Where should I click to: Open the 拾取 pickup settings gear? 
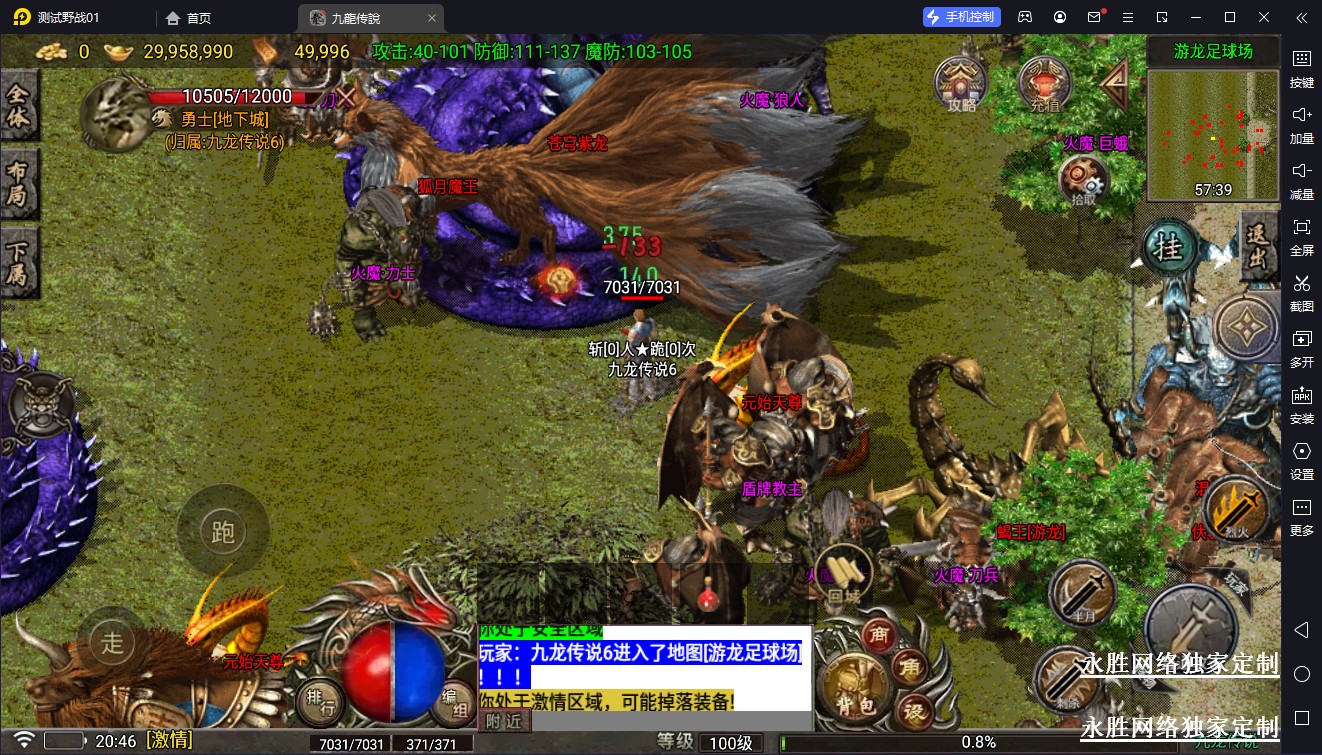(x=1084, y=181)
